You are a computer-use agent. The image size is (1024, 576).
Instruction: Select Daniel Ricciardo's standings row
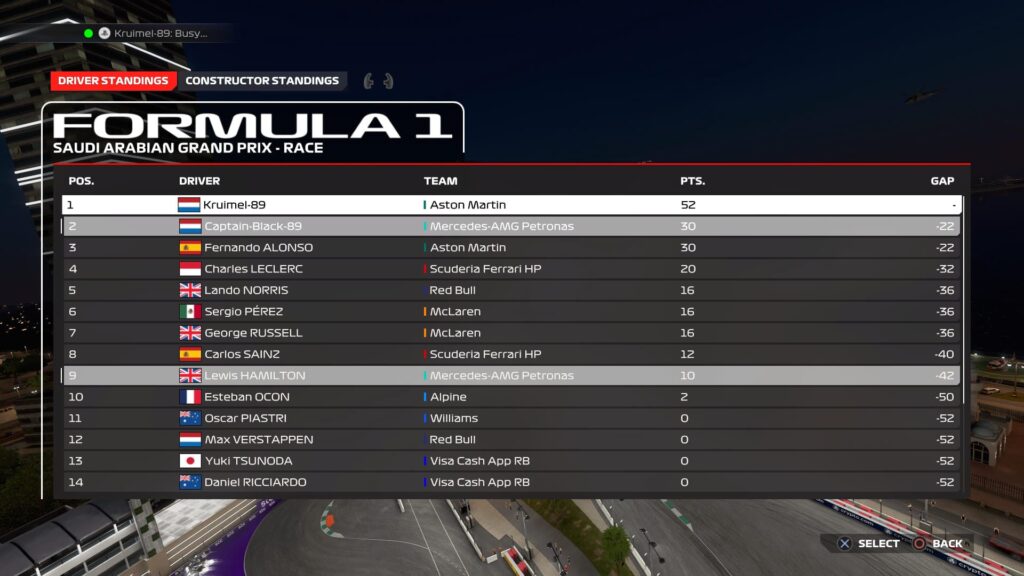[x=511, y=482]
